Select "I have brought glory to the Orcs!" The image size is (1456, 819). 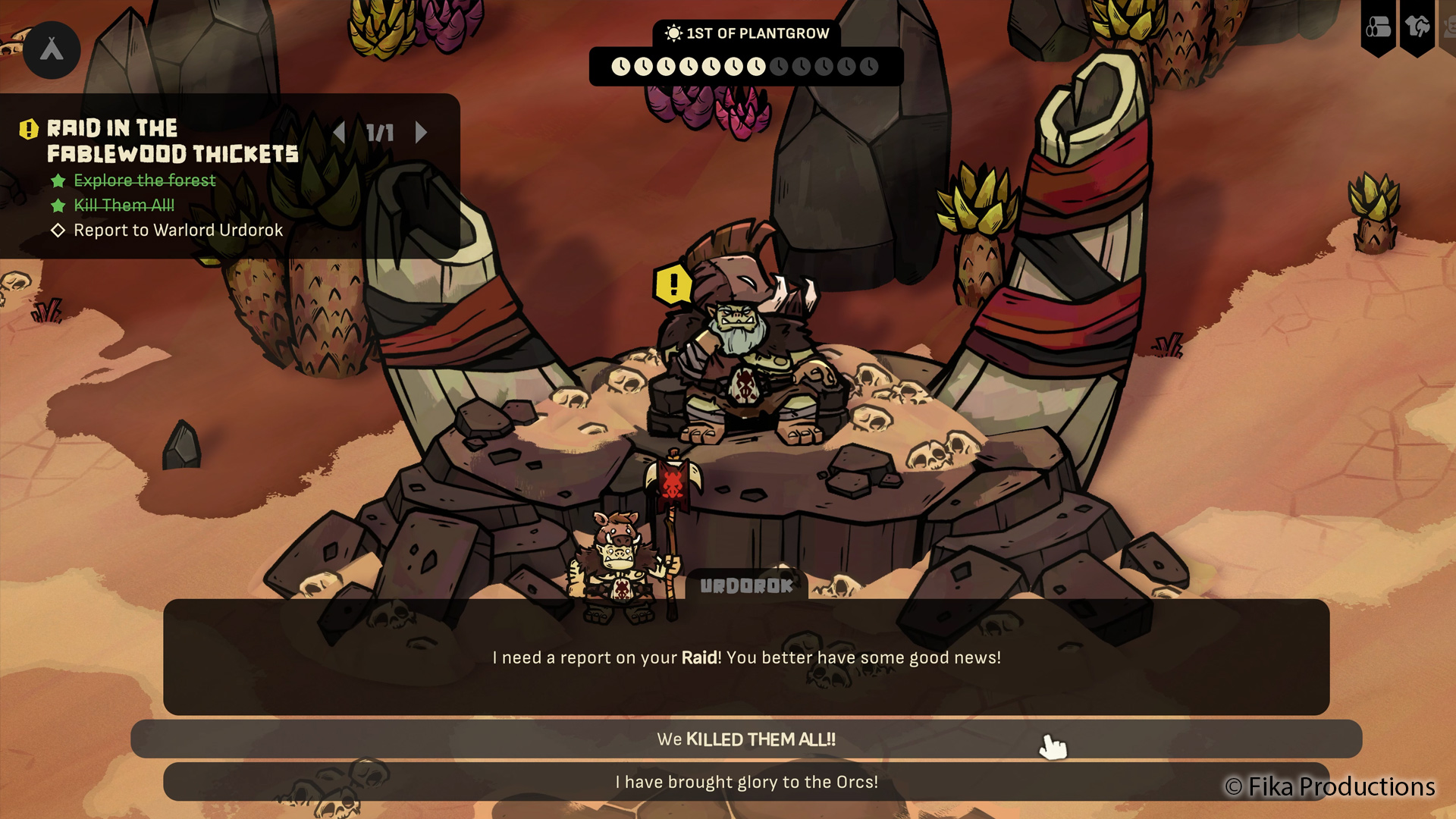746,782
